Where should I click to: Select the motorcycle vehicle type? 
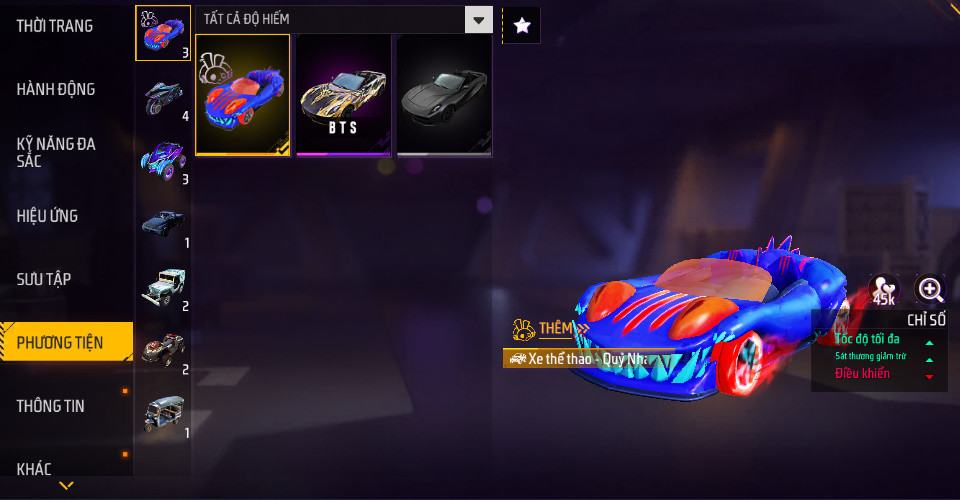(x=162, y=97)
